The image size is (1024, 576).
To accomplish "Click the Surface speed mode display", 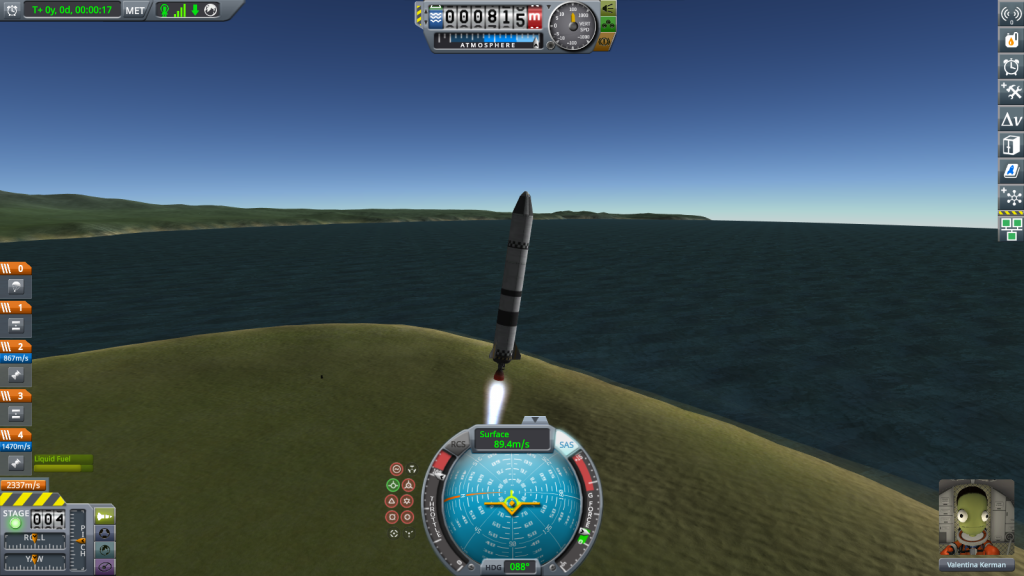I will (512, 438).
